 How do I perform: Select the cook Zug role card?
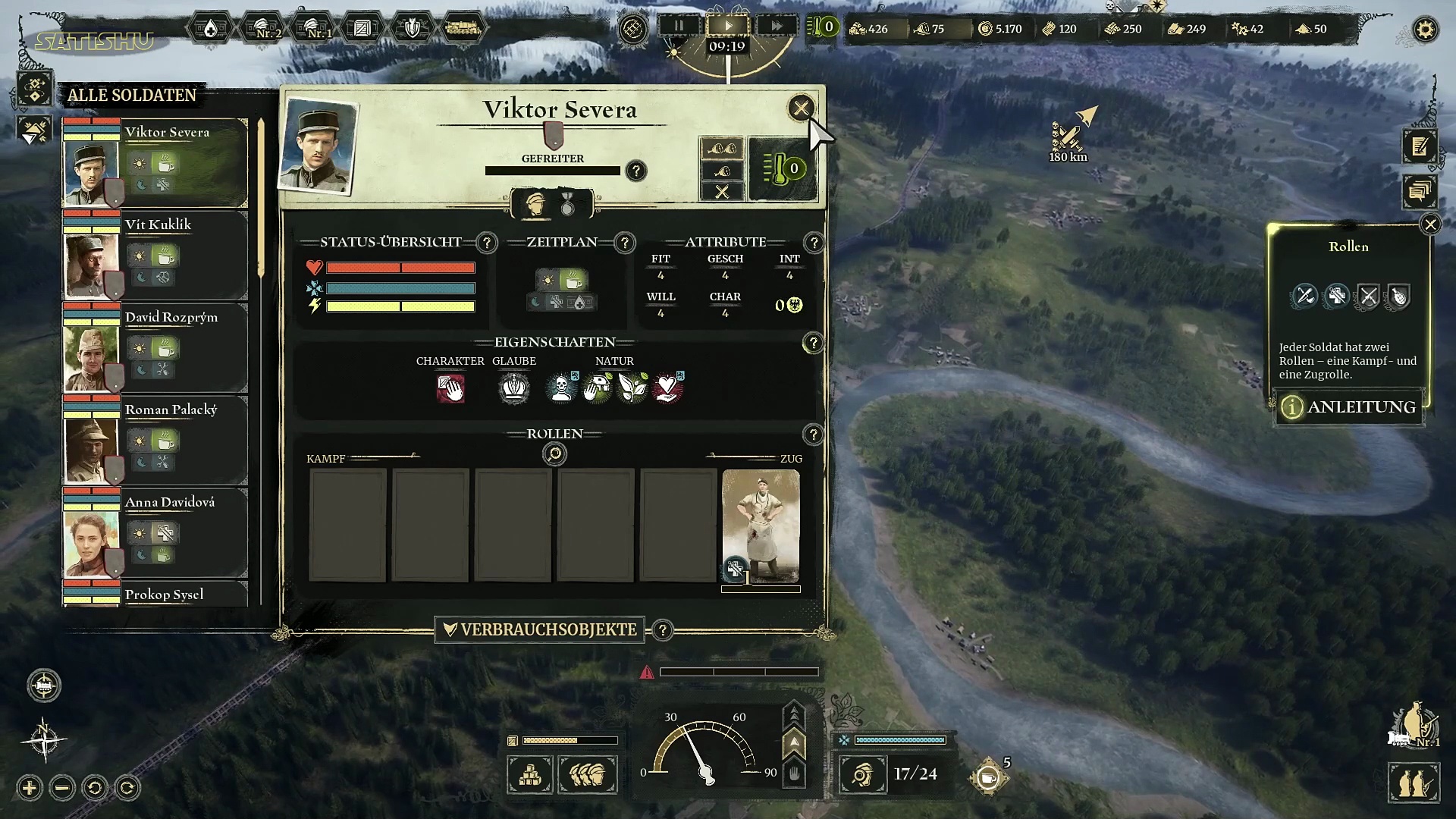(761, 526)
